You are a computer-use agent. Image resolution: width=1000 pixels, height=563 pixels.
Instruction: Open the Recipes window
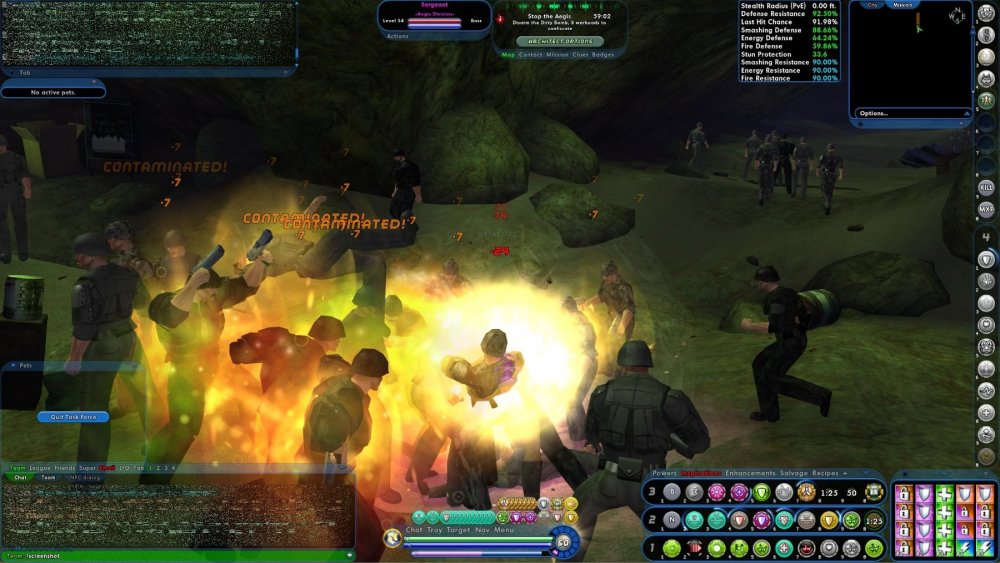coord(826,472)
